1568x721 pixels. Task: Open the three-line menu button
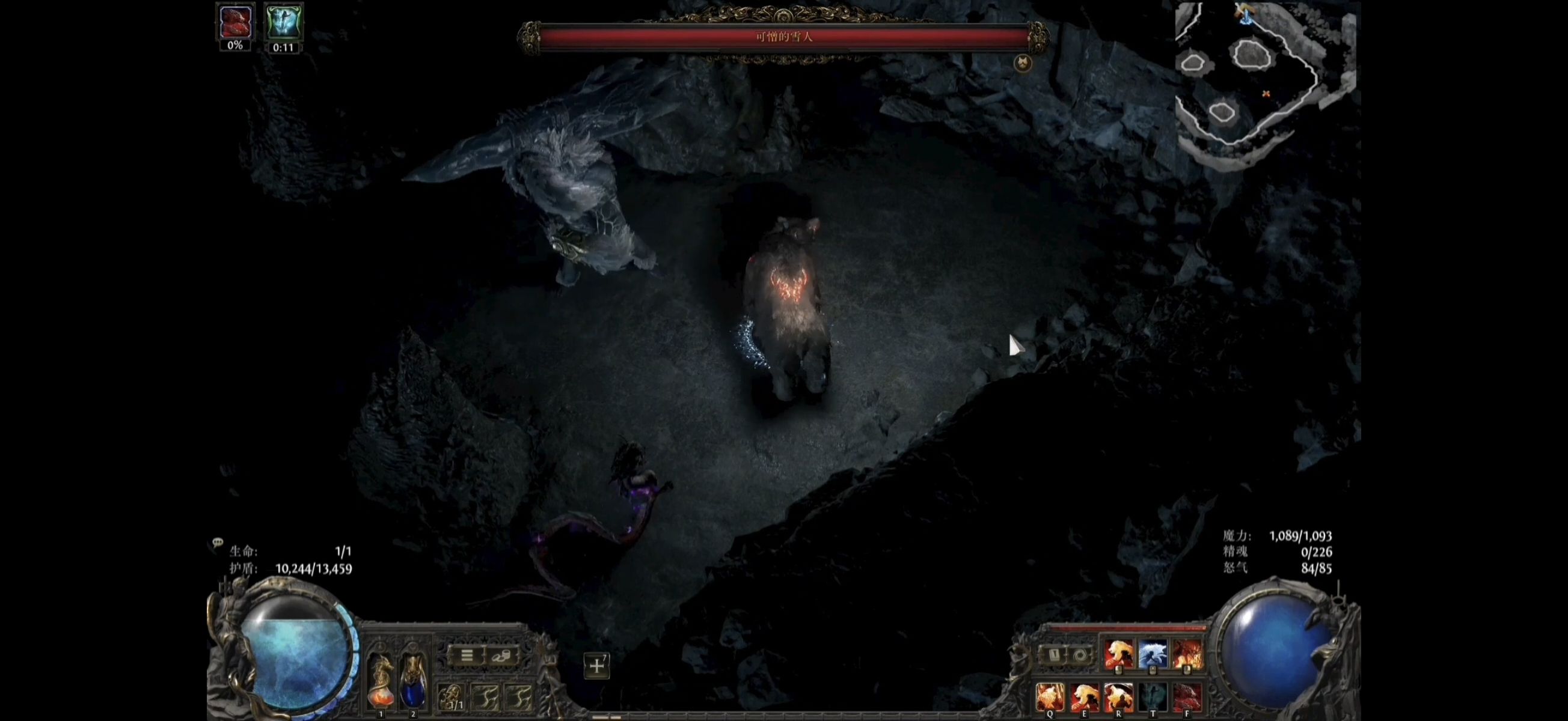click(x=467, y=656)
